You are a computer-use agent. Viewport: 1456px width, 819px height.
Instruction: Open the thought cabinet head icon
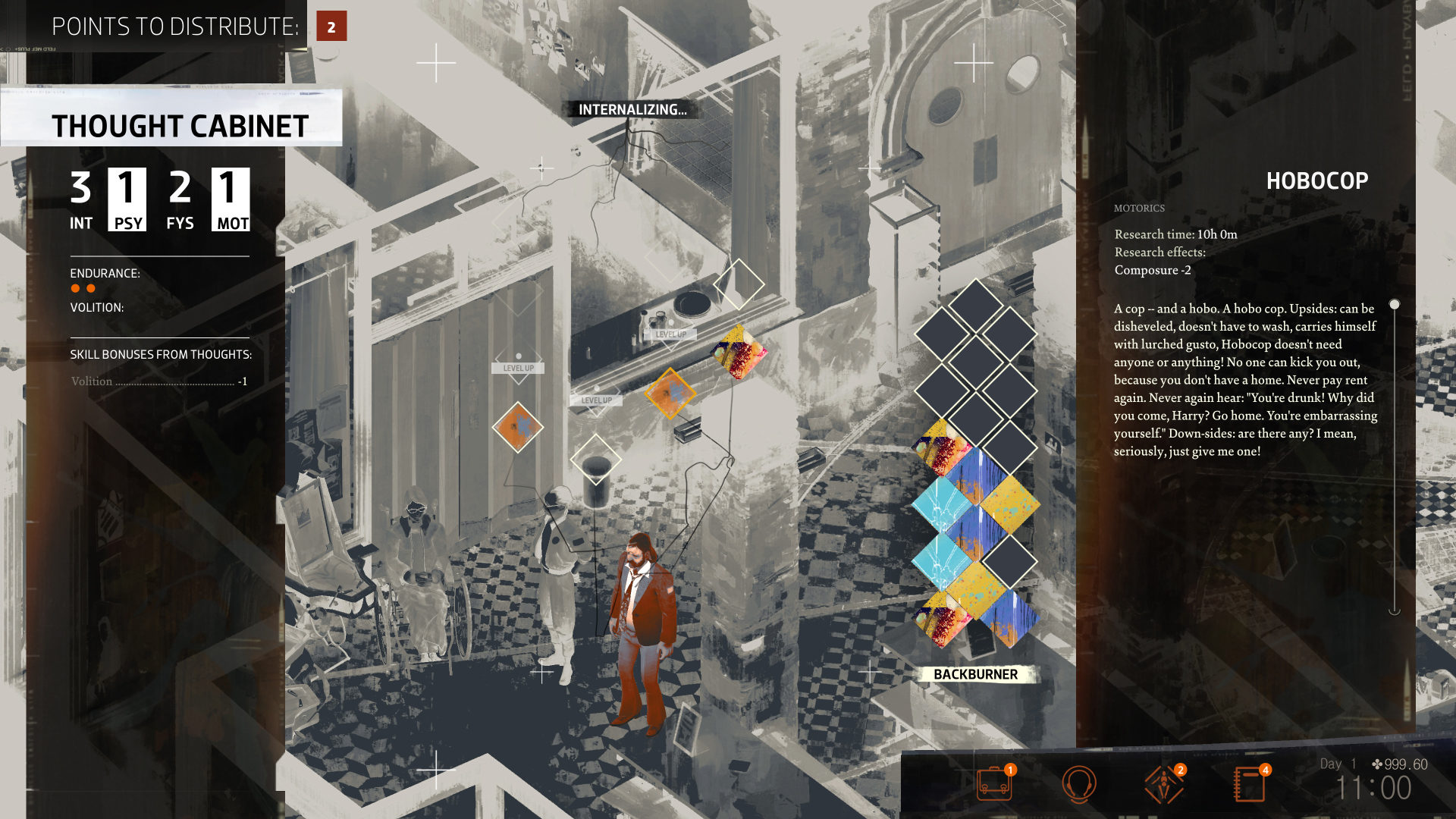click(x=1078, y=784)
